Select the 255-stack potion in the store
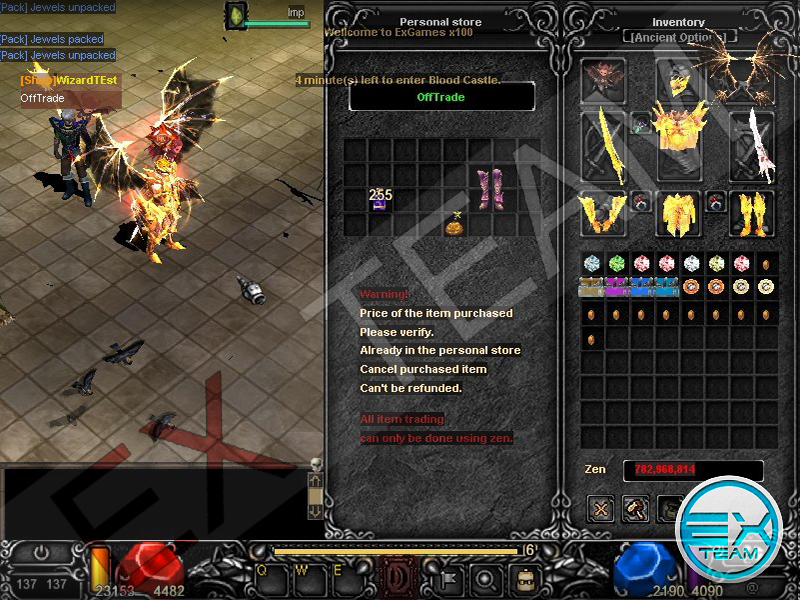The image size is (800, 600). pos(380,199)
